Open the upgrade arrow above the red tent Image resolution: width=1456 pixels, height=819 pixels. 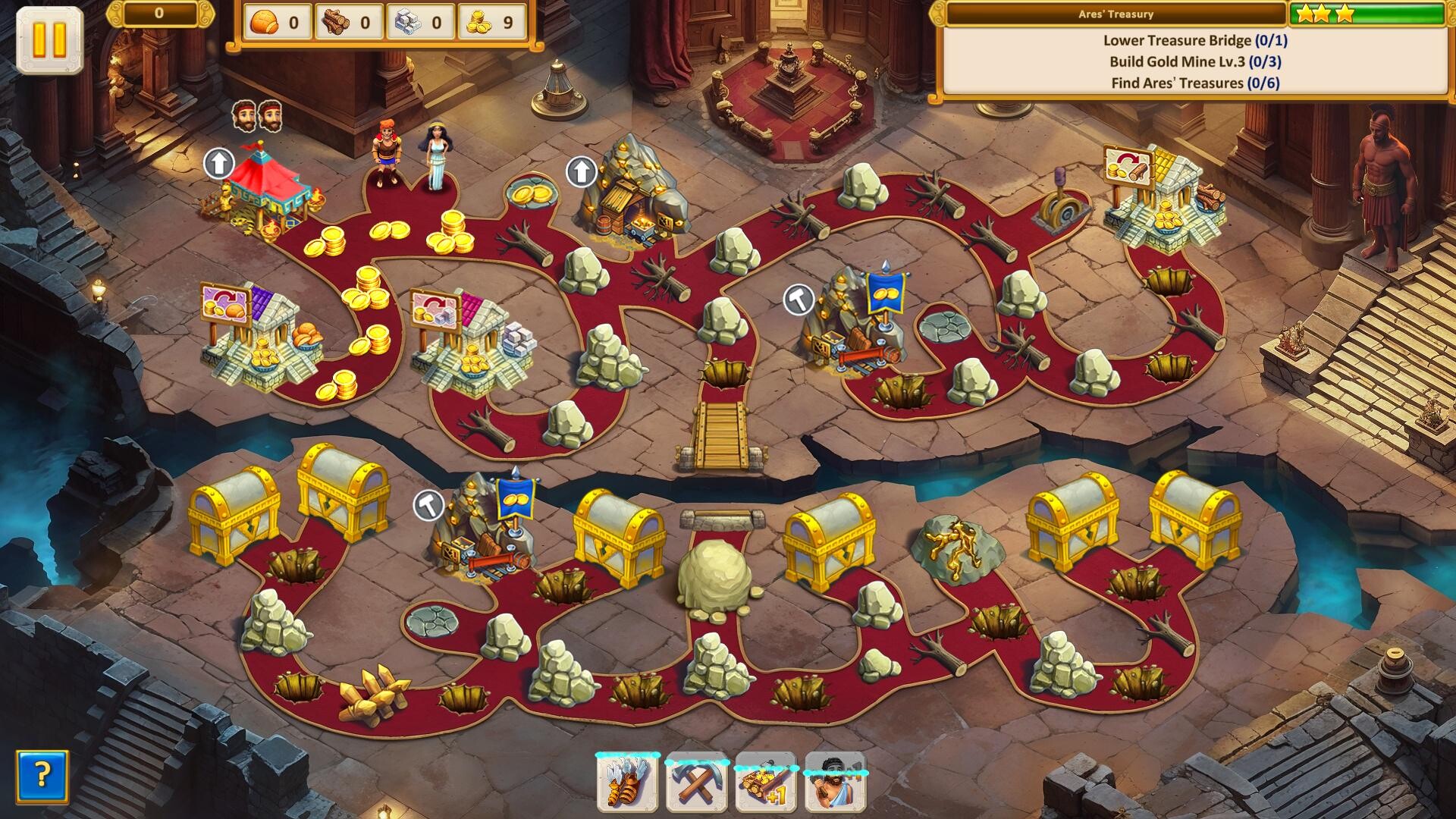pos(219,162)
